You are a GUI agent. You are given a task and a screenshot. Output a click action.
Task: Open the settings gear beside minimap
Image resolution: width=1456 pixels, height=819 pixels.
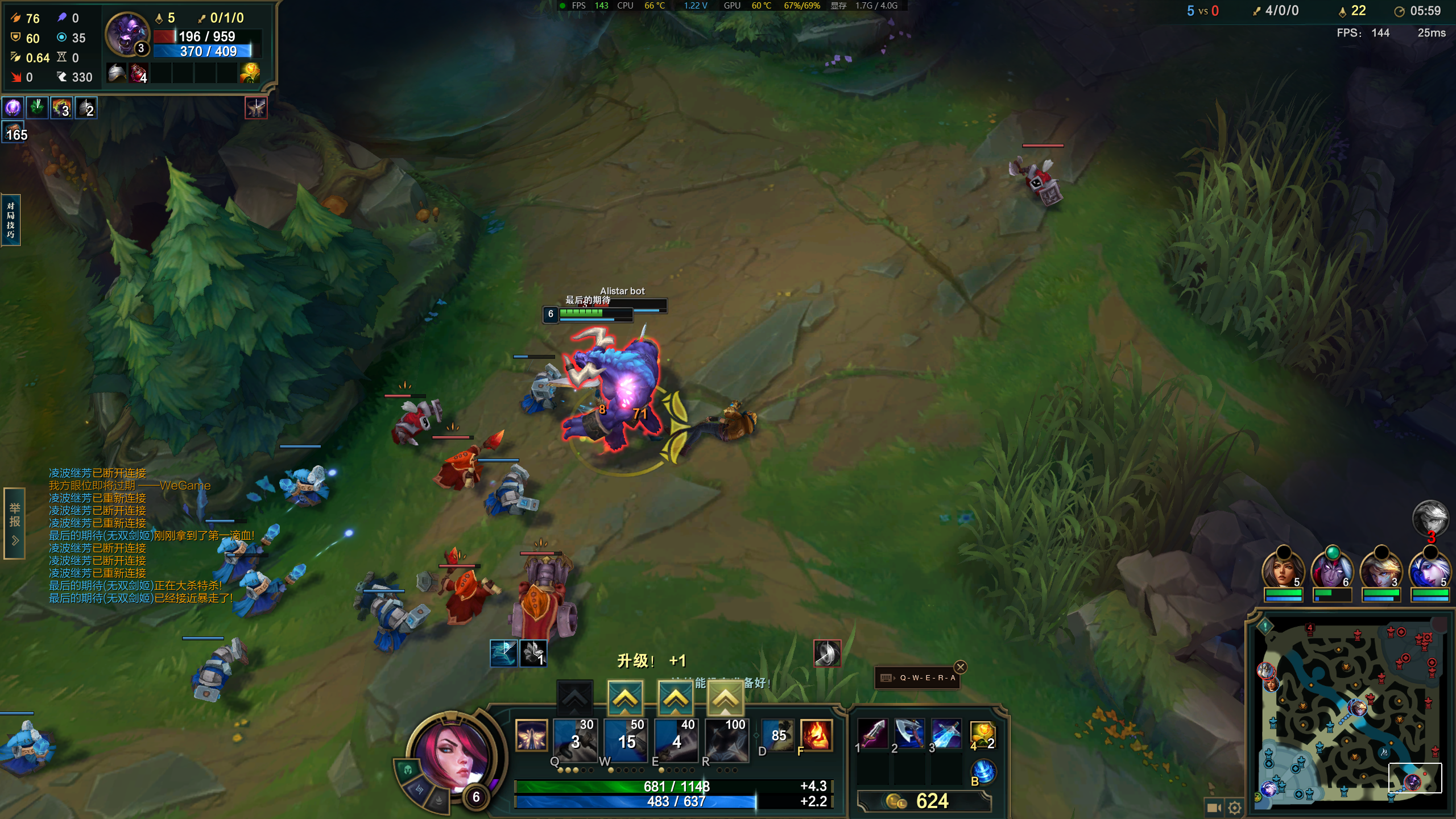tap(1234, 808)
